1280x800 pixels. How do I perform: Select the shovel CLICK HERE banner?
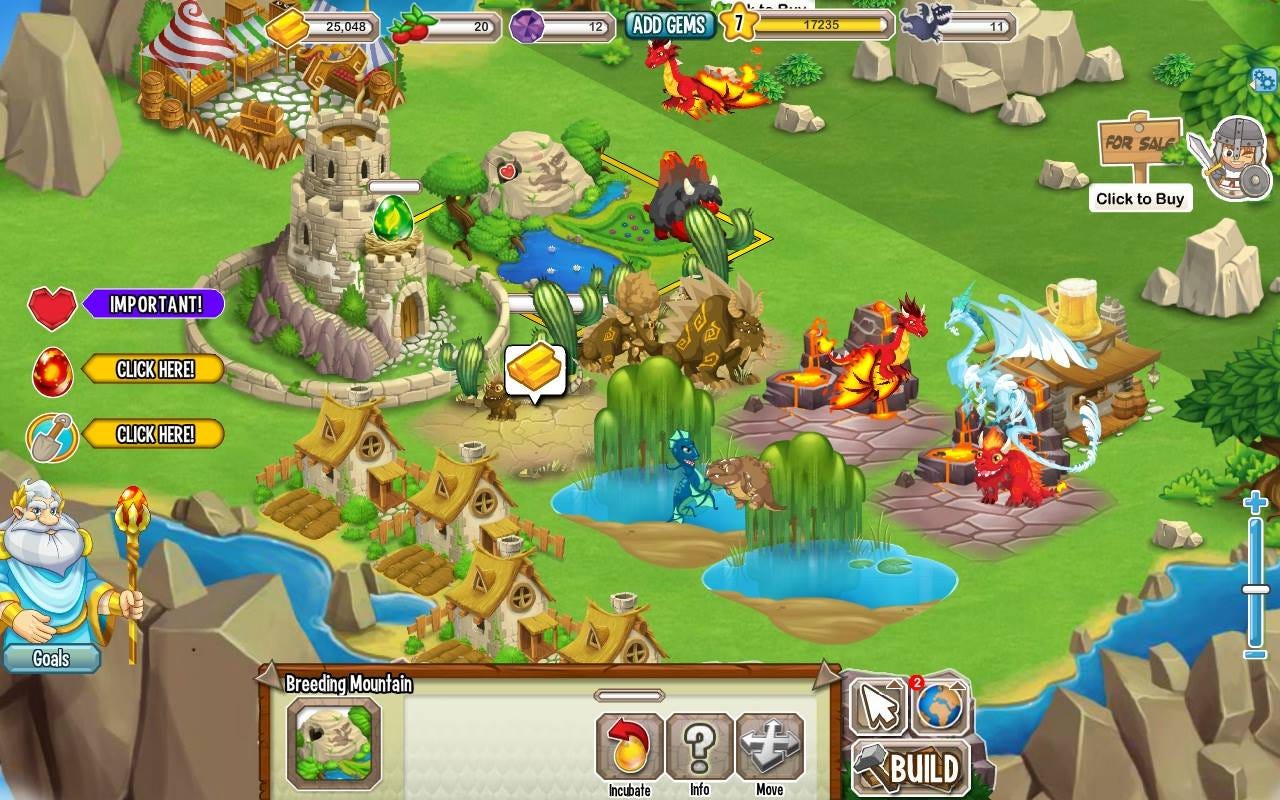[153, 434]
